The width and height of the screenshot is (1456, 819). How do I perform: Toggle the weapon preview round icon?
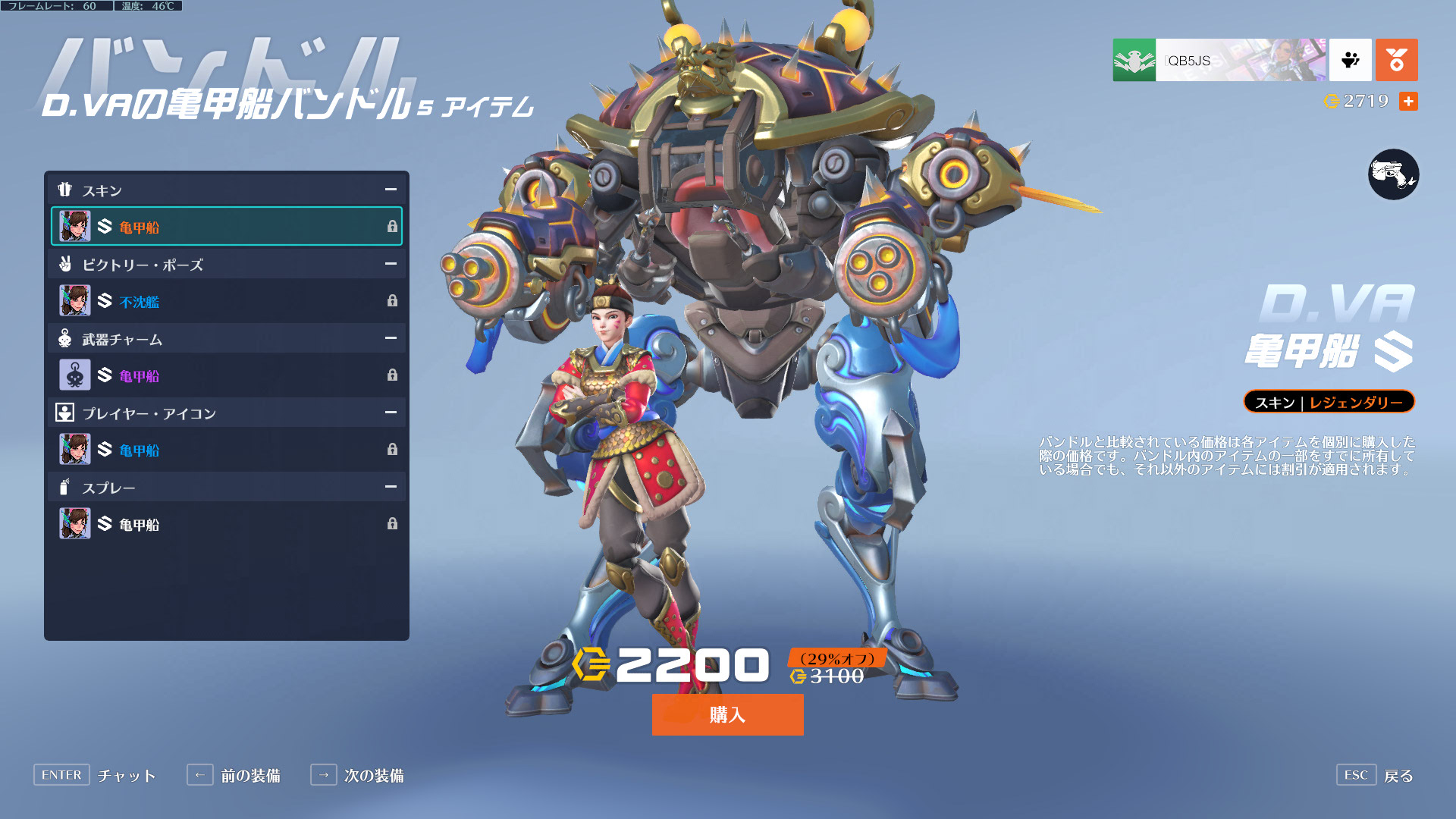(1393, 174)
